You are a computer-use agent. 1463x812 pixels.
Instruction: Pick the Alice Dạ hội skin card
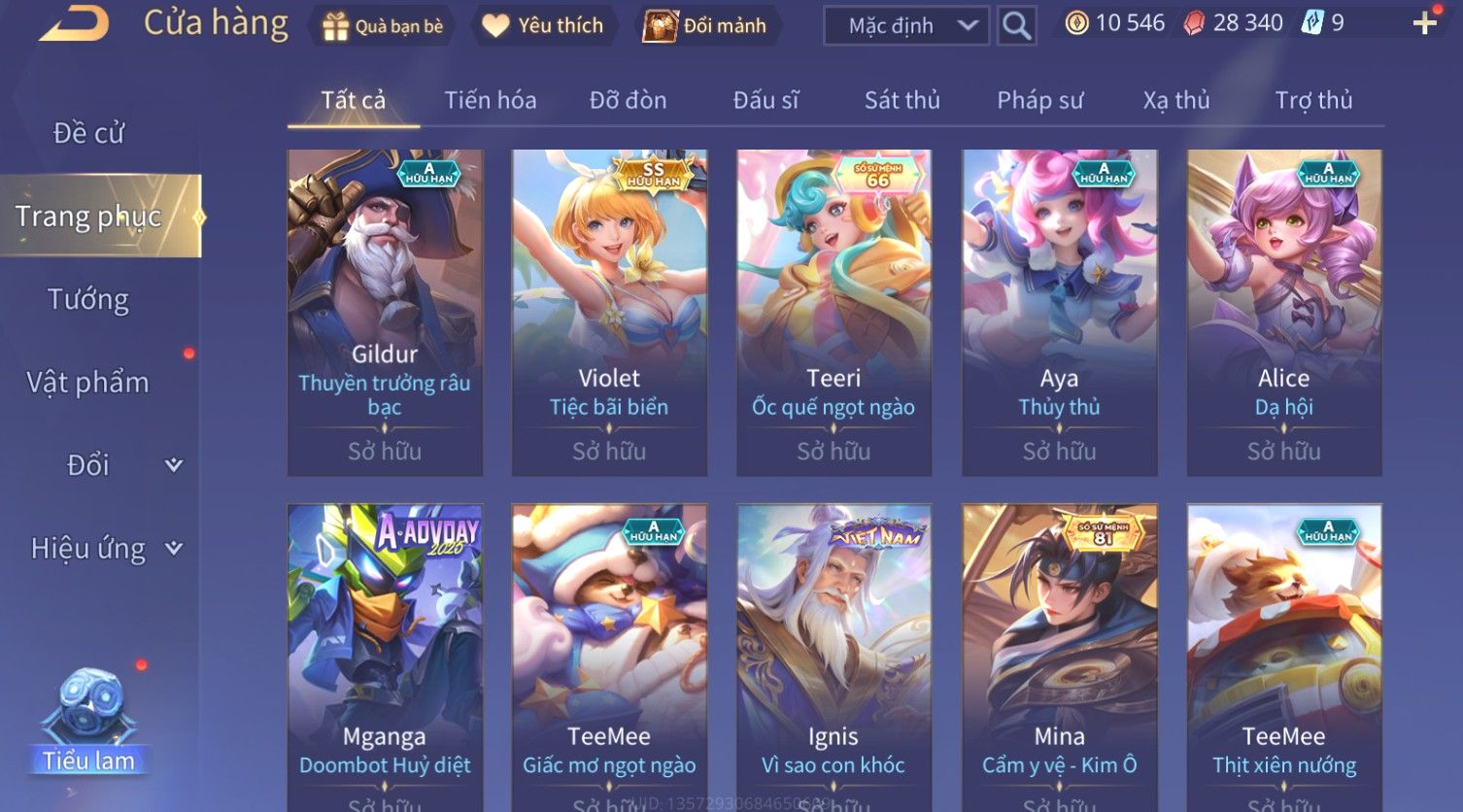(x=1283, y=311)
